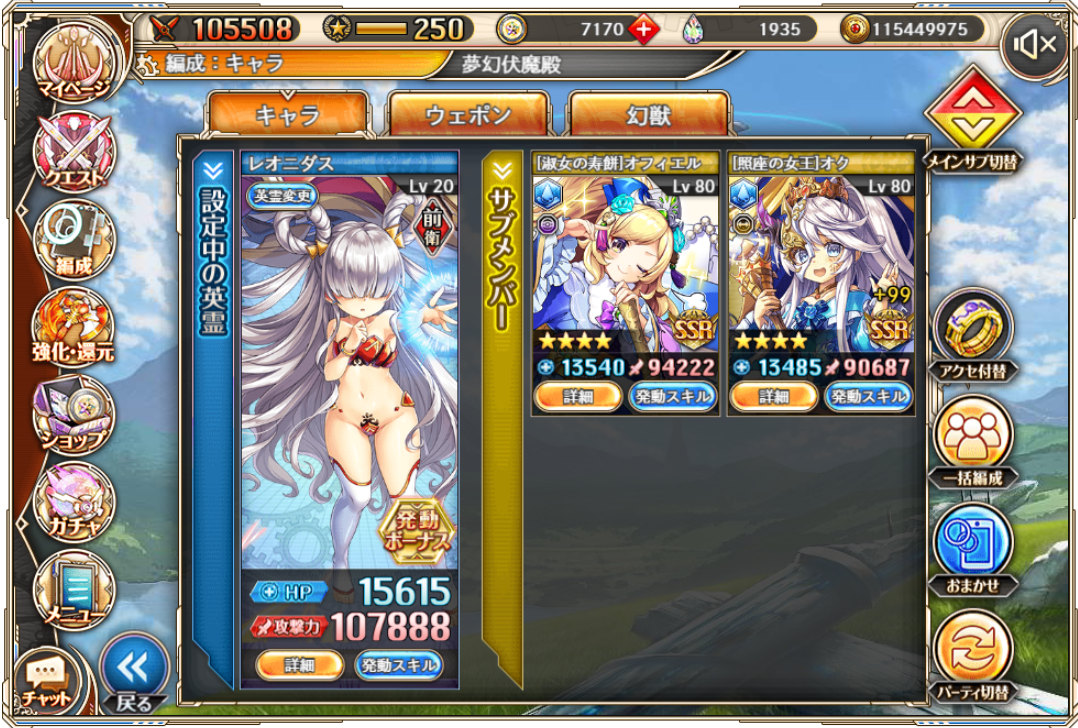Use おまかせ auto formation

972,548
